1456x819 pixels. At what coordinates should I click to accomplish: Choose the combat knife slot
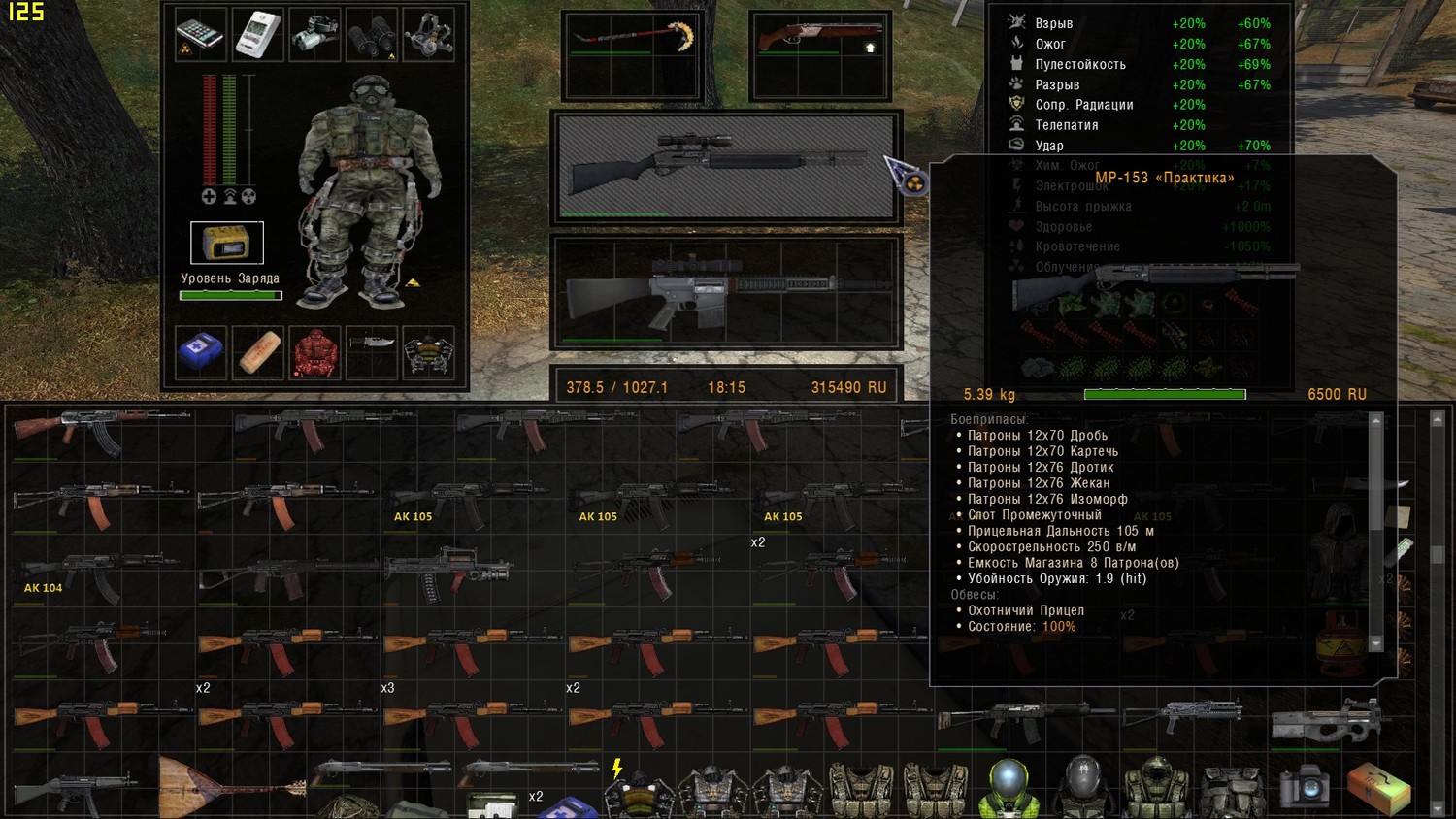pyautogui.click(x=372, y=345)
